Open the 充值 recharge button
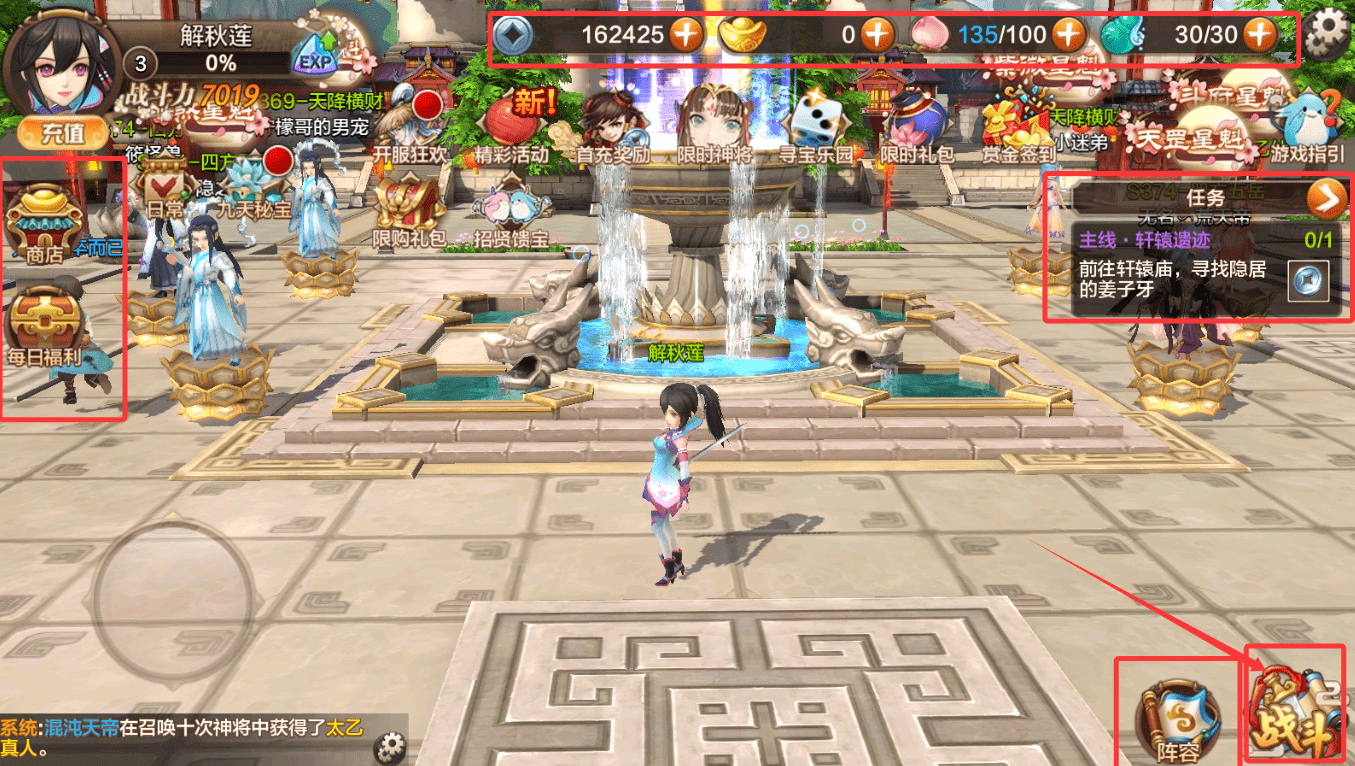This screenshot has height=766, width=1355. [62, 132]
